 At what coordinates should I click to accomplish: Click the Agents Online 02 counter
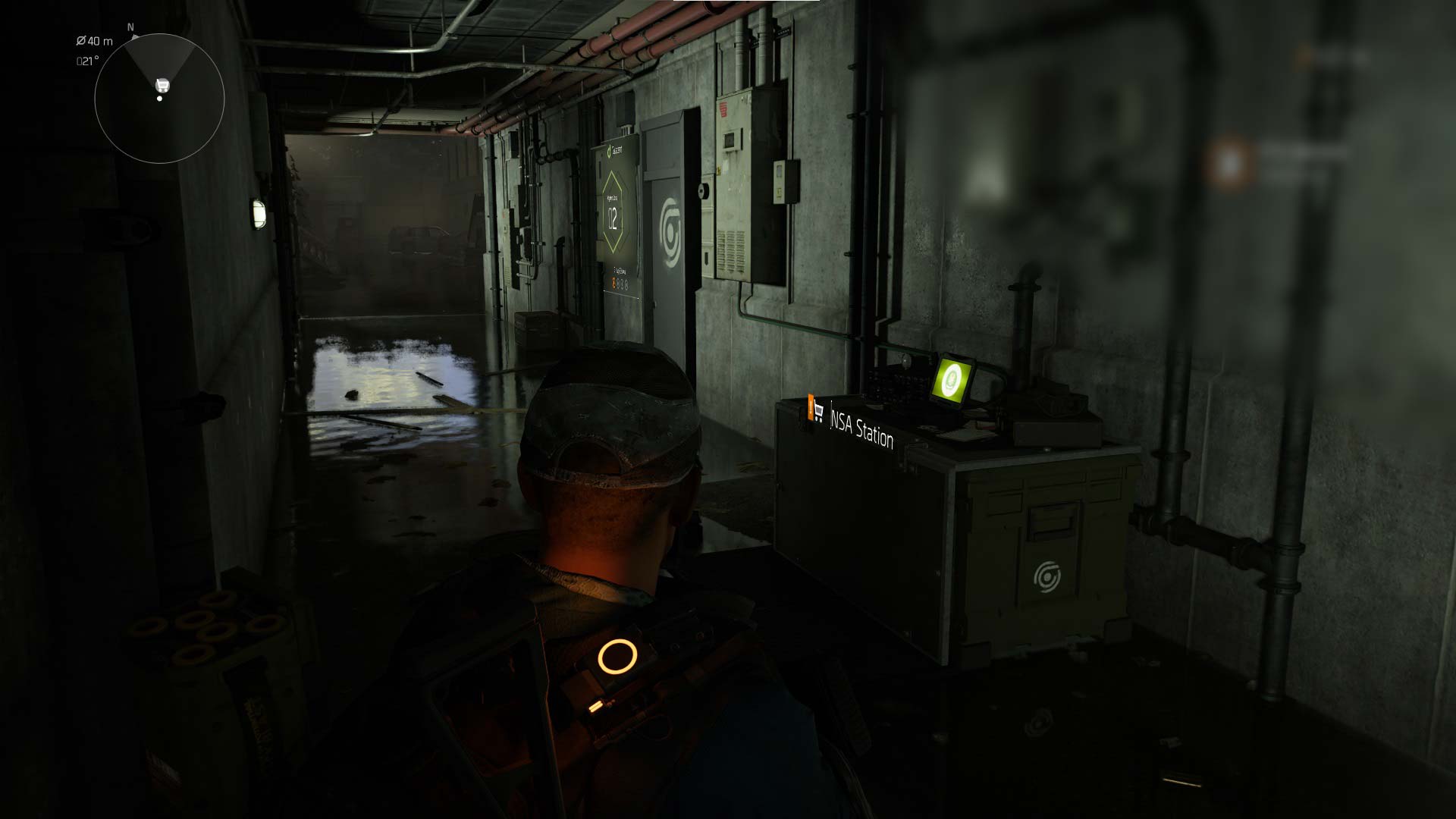[612, 218]
